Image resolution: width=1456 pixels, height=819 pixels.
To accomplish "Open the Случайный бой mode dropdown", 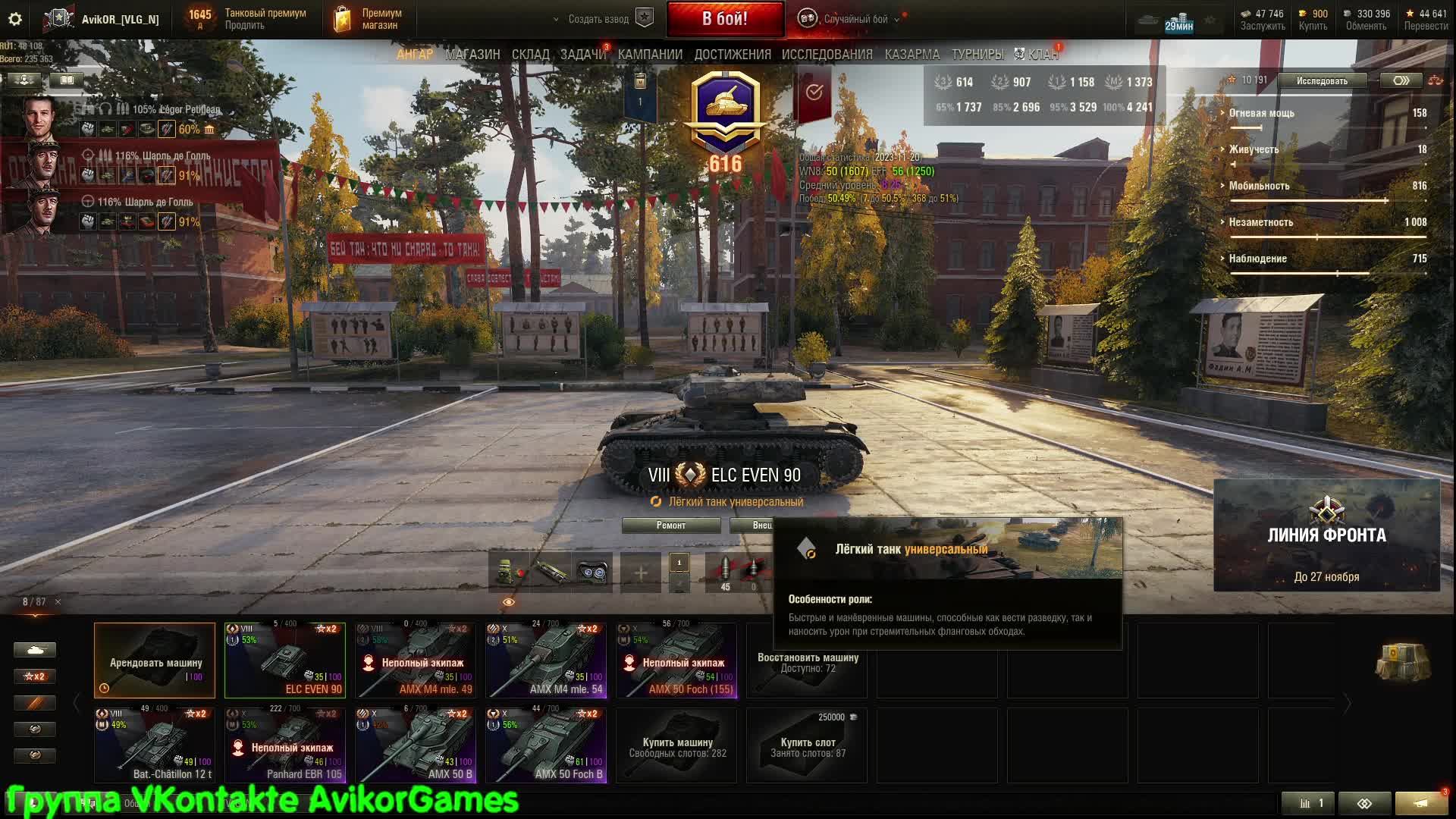I will (x=855, y=19).
